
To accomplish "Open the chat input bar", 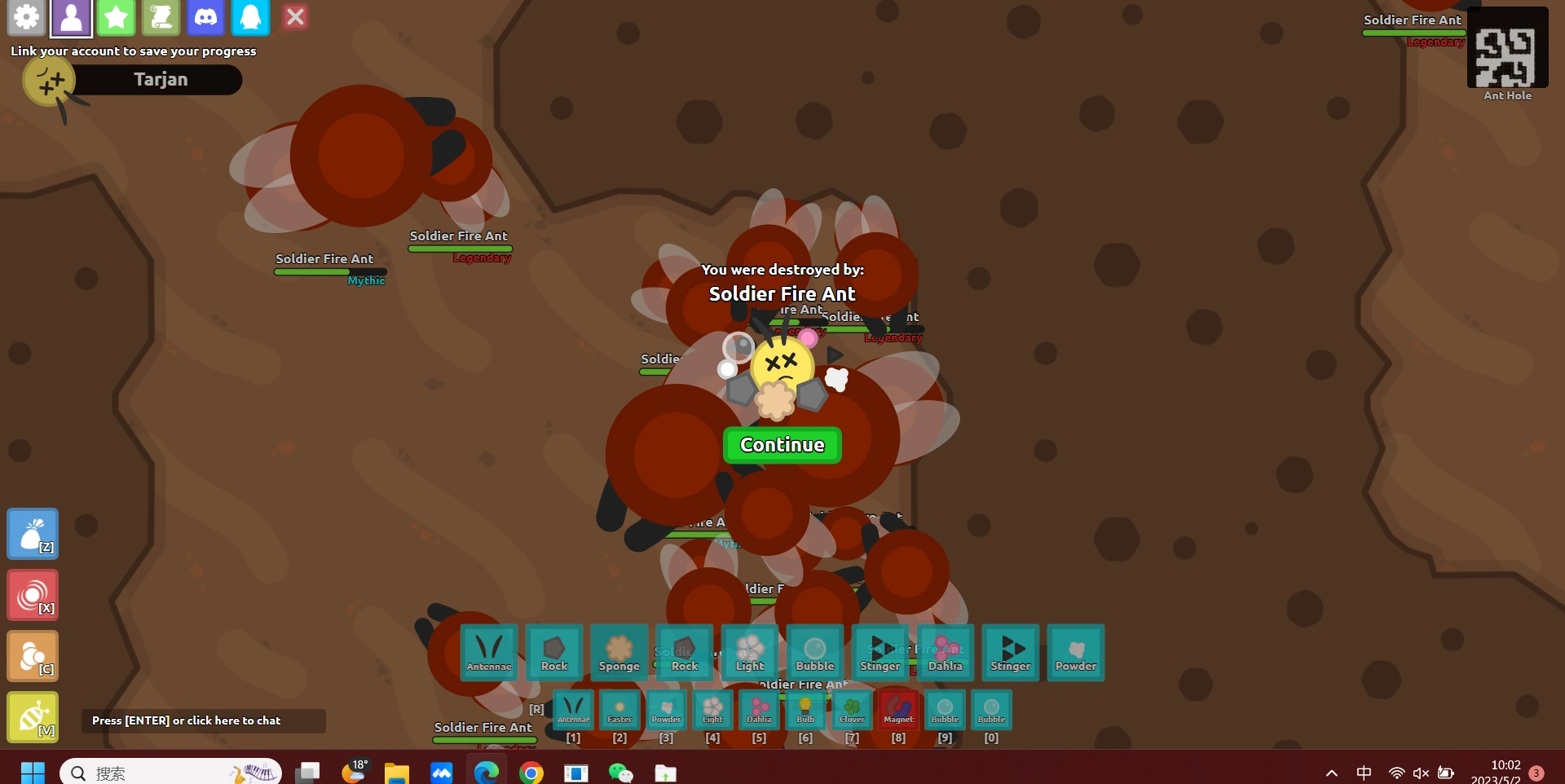I will coord(202,720).
